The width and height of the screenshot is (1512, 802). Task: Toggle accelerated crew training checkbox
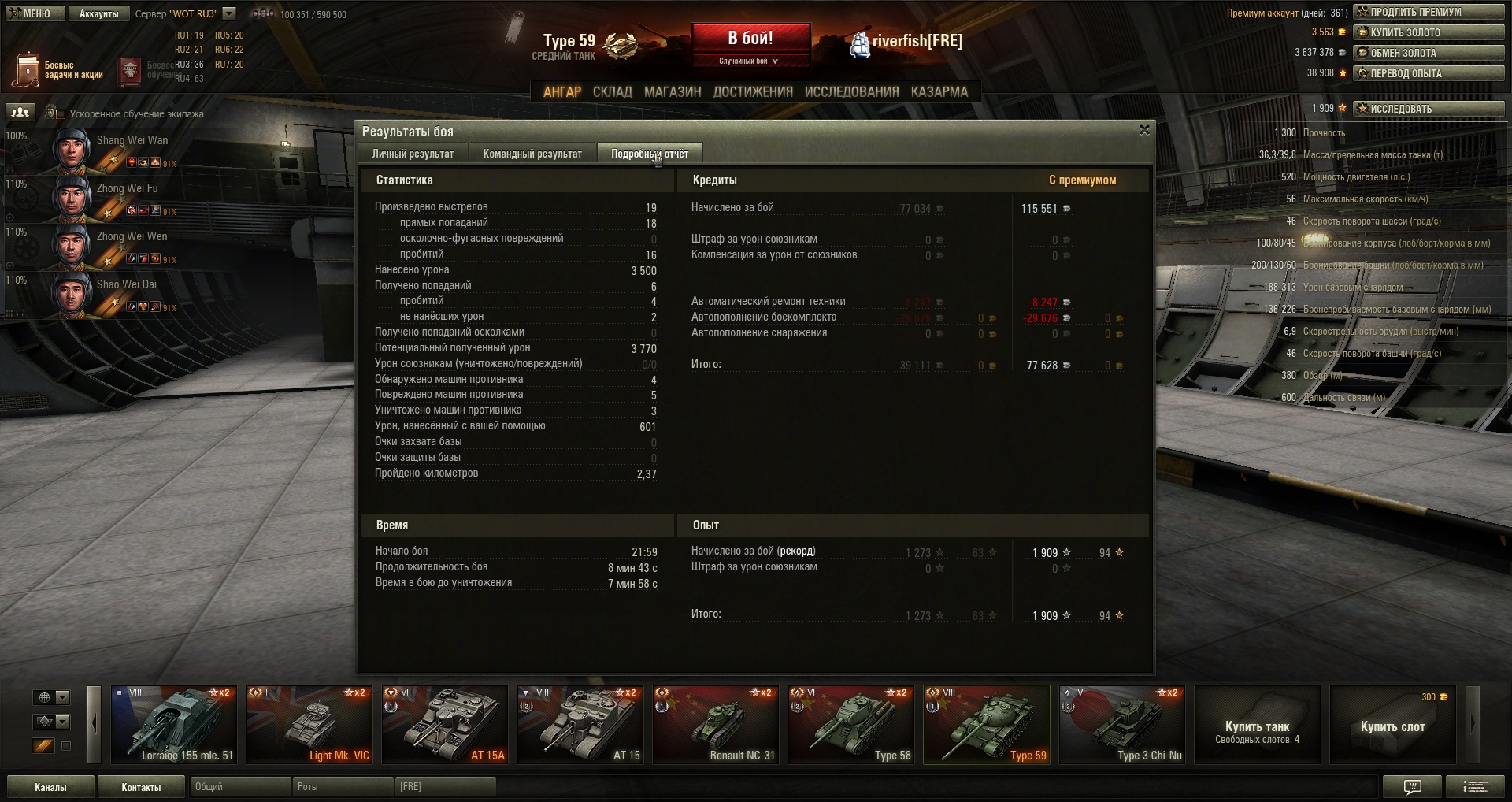(61, 114)
